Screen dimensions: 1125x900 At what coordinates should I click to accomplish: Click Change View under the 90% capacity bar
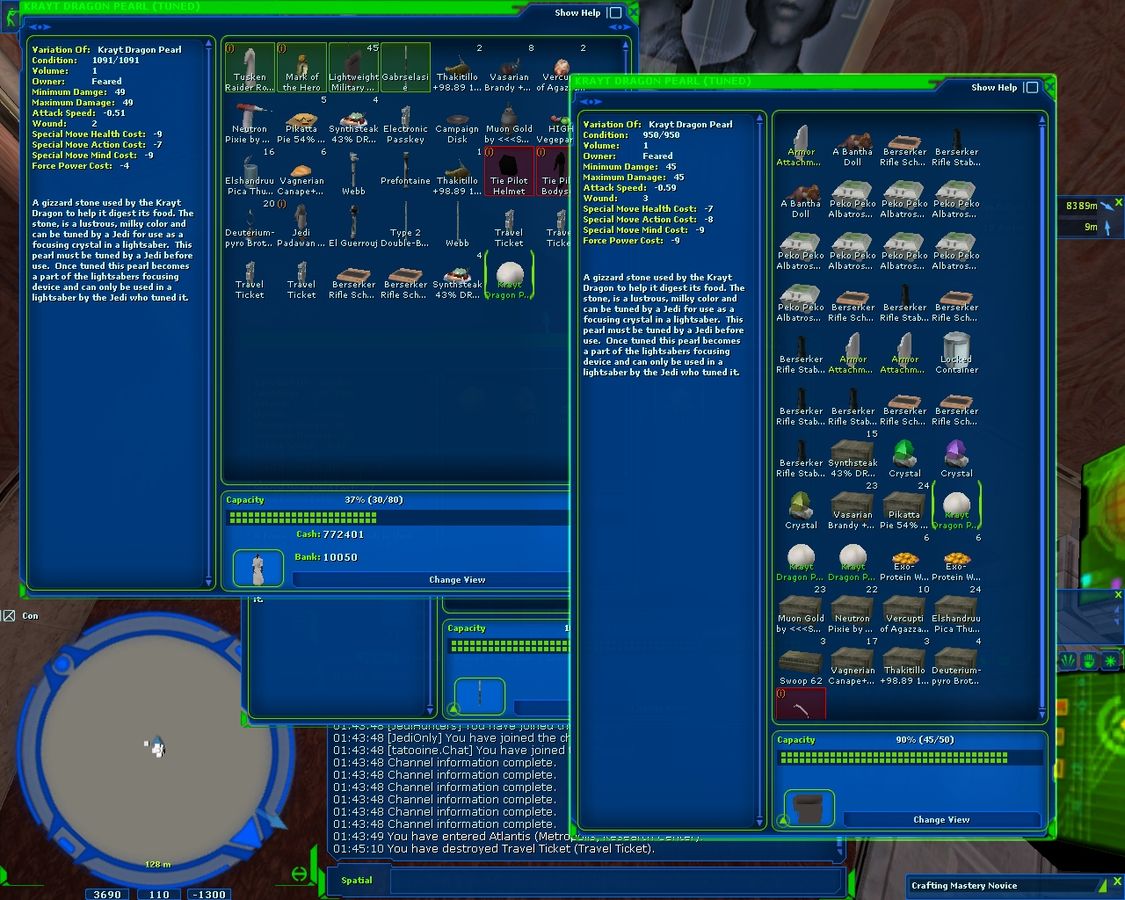(941, 820)
